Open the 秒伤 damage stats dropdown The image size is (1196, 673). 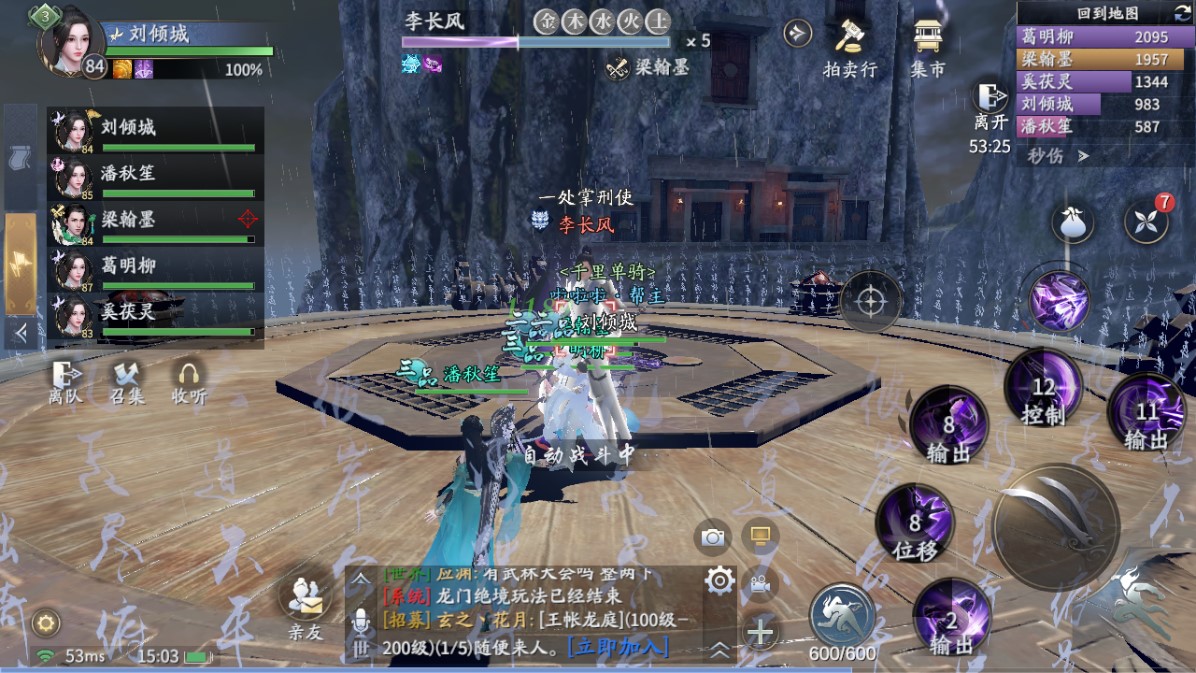coord(1057,156)
